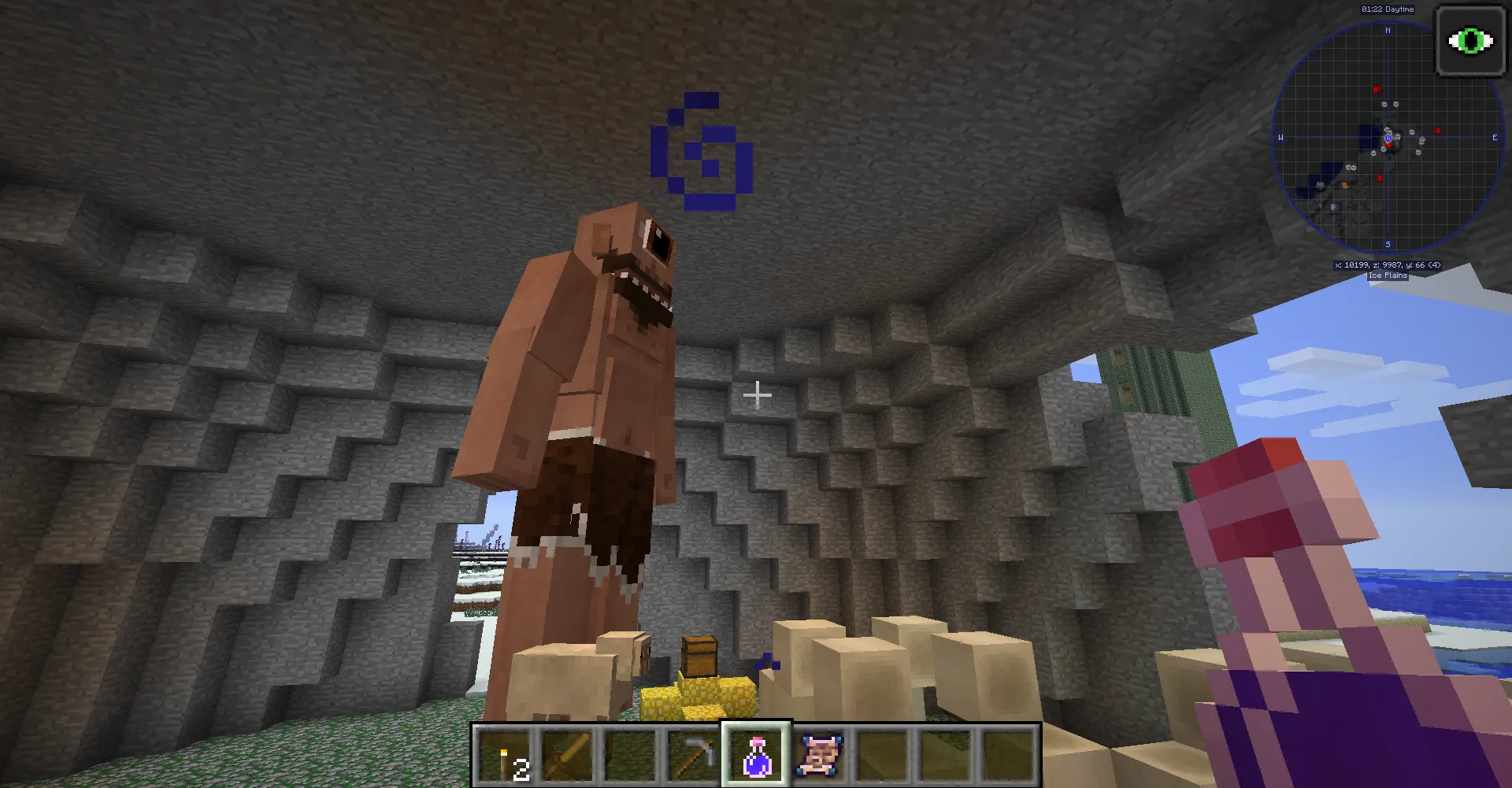Click the 01:22 Daytime time display
The height and width of the screenshot is (788, 1512).
(x=1388, y=9)
